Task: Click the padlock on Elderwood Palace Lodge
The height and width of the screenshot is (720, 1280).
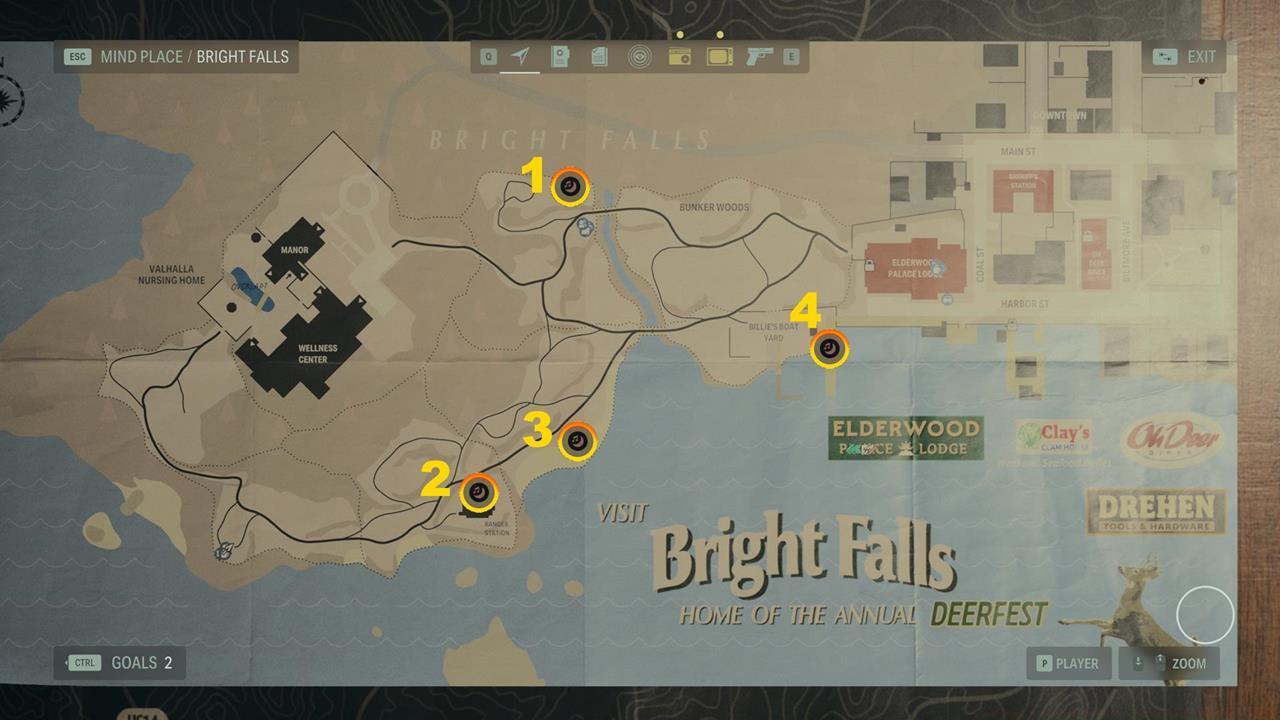Action: coord(869,265)
